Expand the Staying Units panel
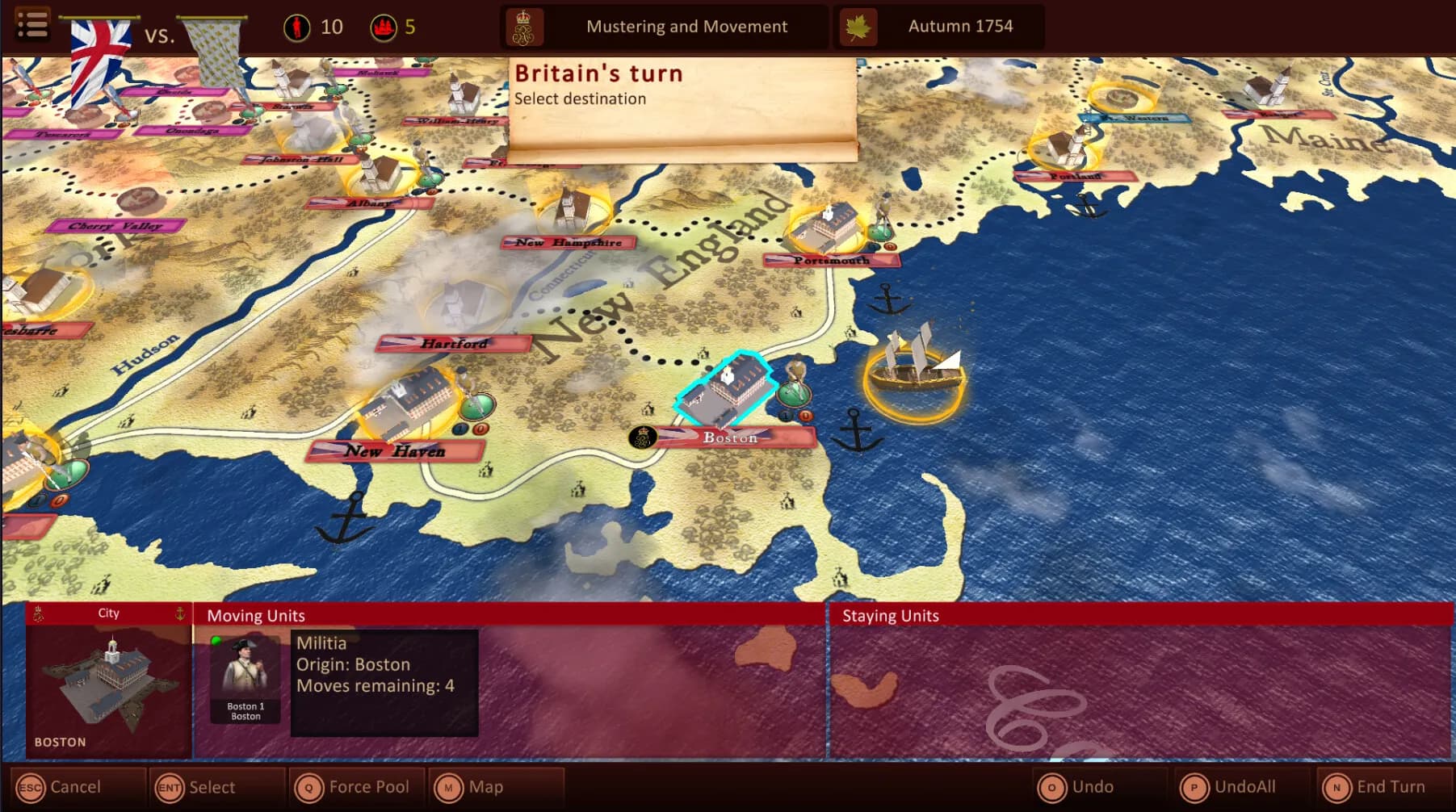The width and height of the screenshot is (1456, 812). click(x=891, y=615)
